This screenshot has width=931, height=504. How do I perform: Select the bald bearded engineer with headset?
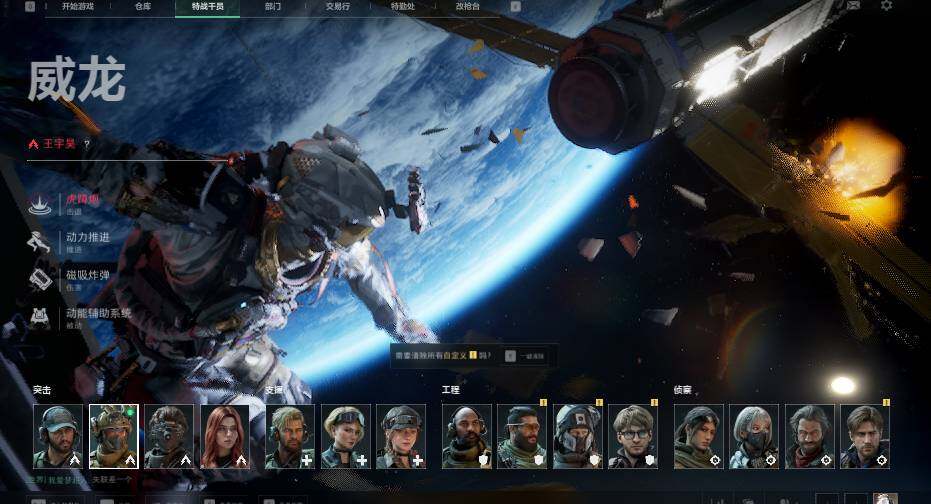pyautogui.click(x=466, y=437)
